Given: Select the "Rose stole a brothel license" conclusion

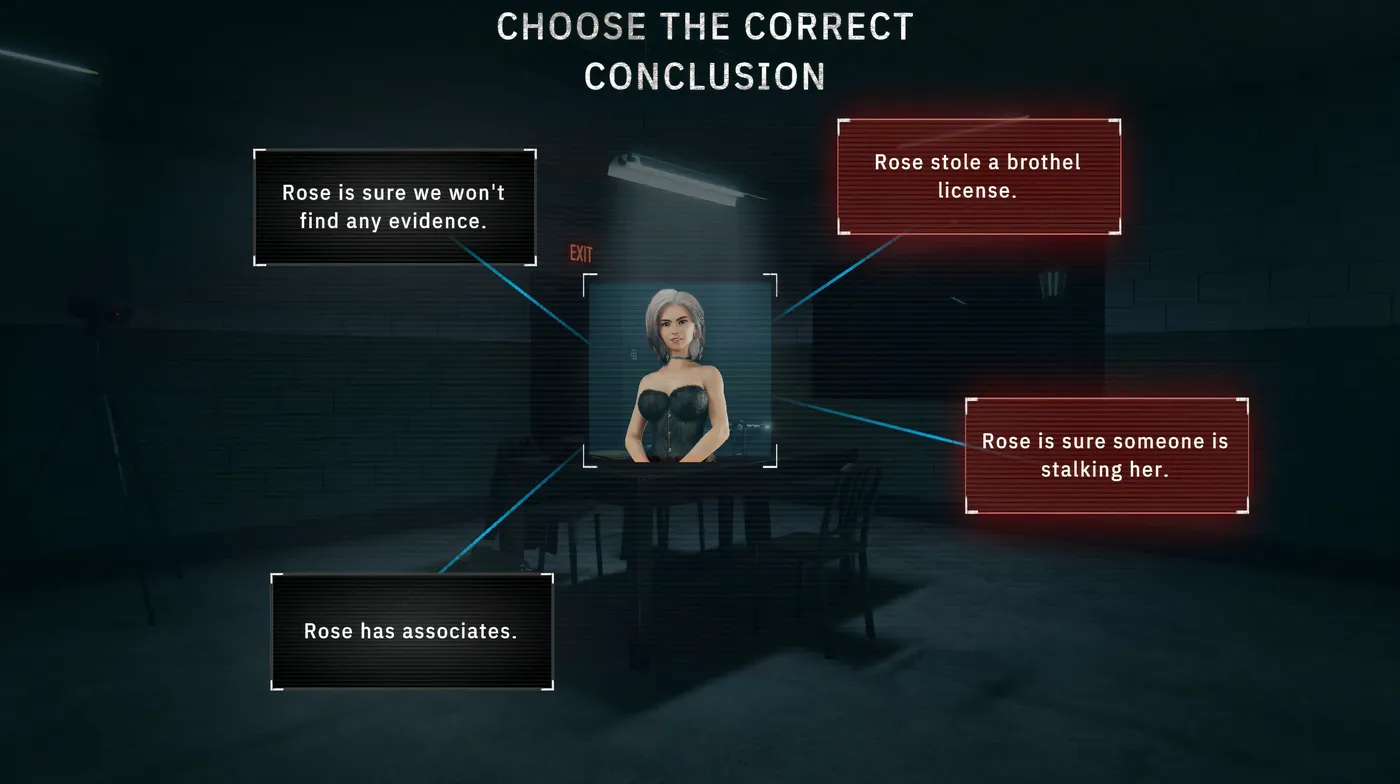Looking at the screenshot, I should point(978,177).
